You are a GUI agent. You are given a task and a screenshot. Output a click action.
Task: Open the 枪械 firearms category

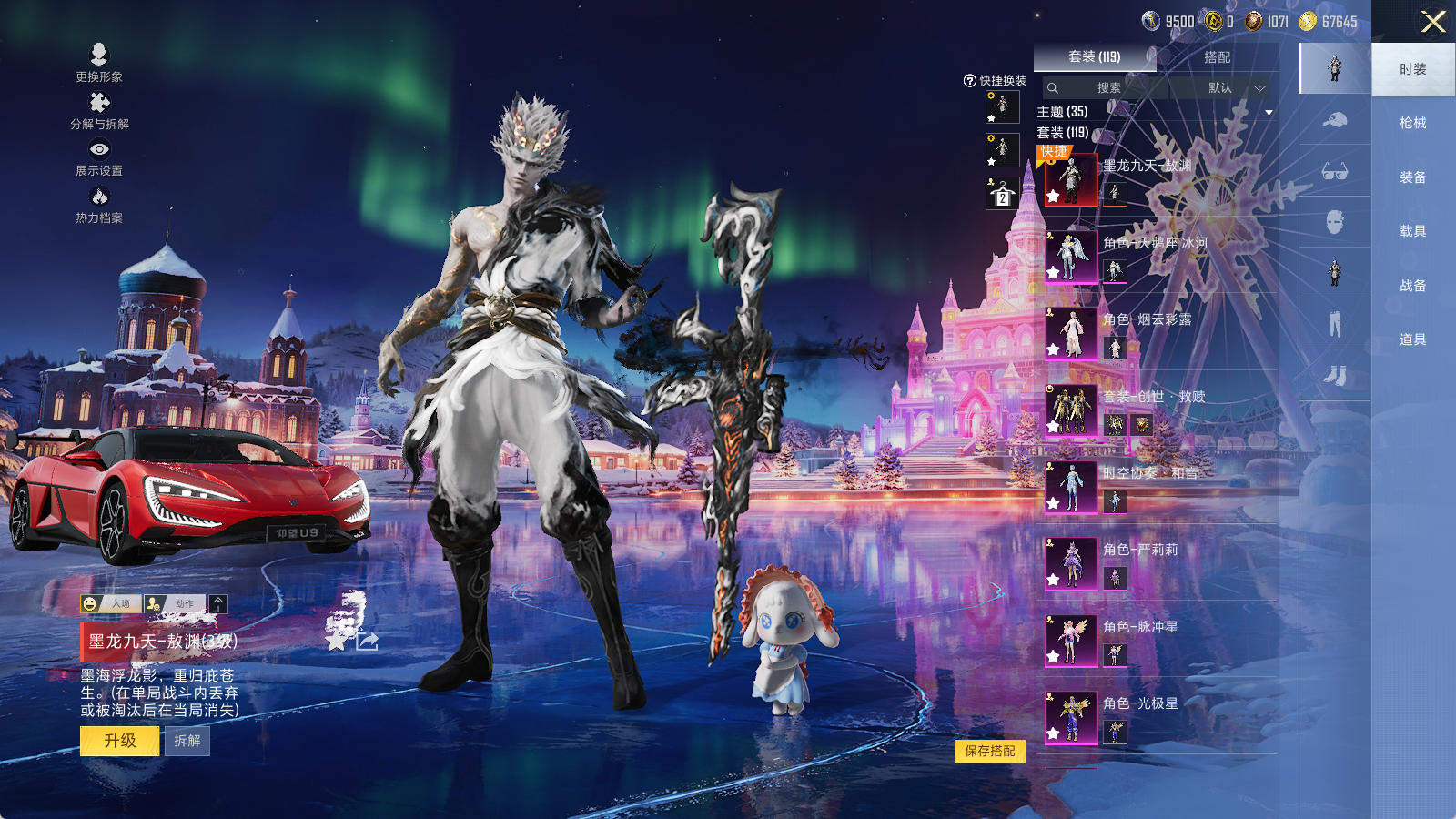coord(1412,123)
